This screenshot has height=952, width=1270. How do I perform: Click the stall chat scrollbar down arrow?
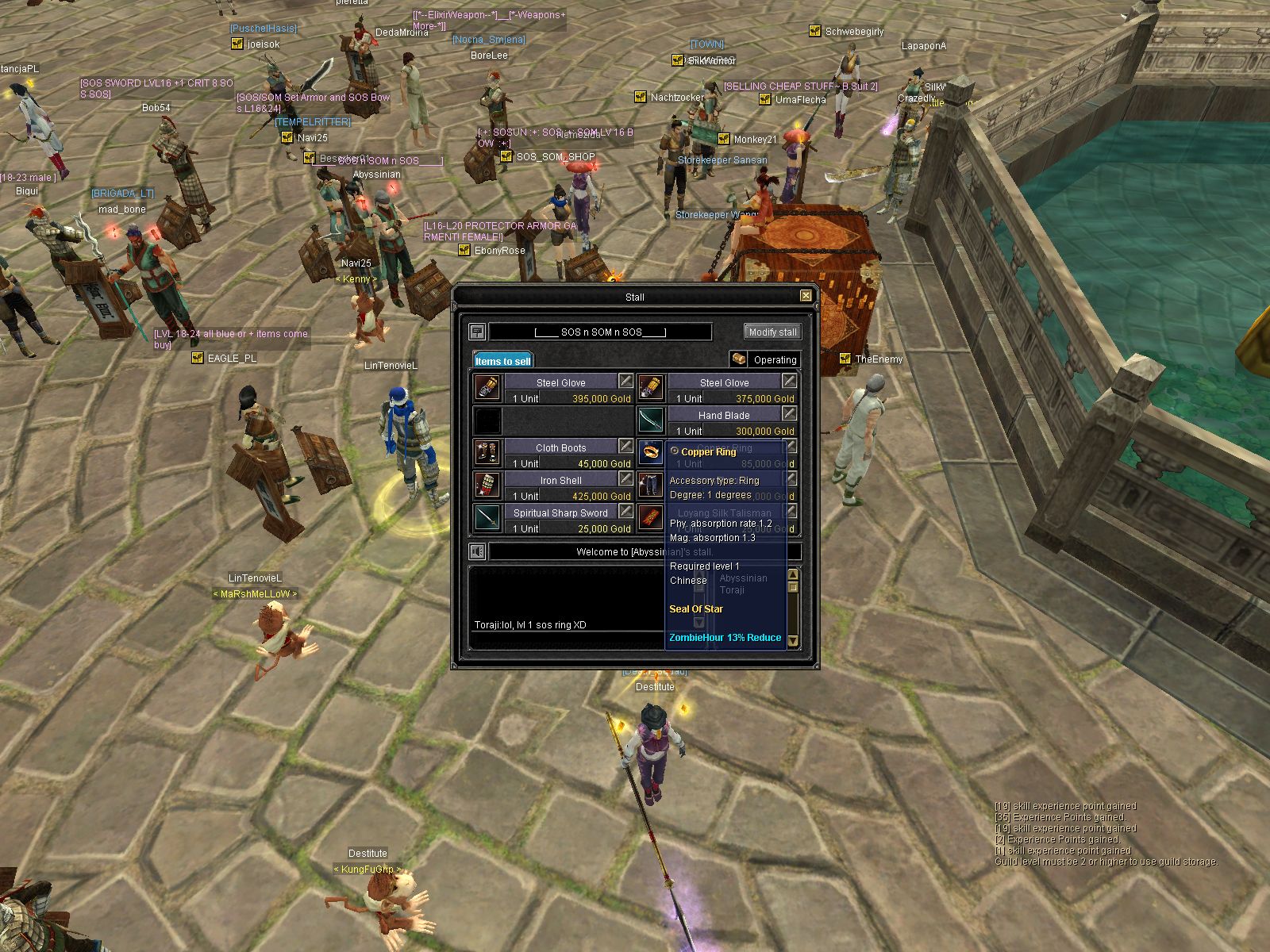[x=792, y=641]
